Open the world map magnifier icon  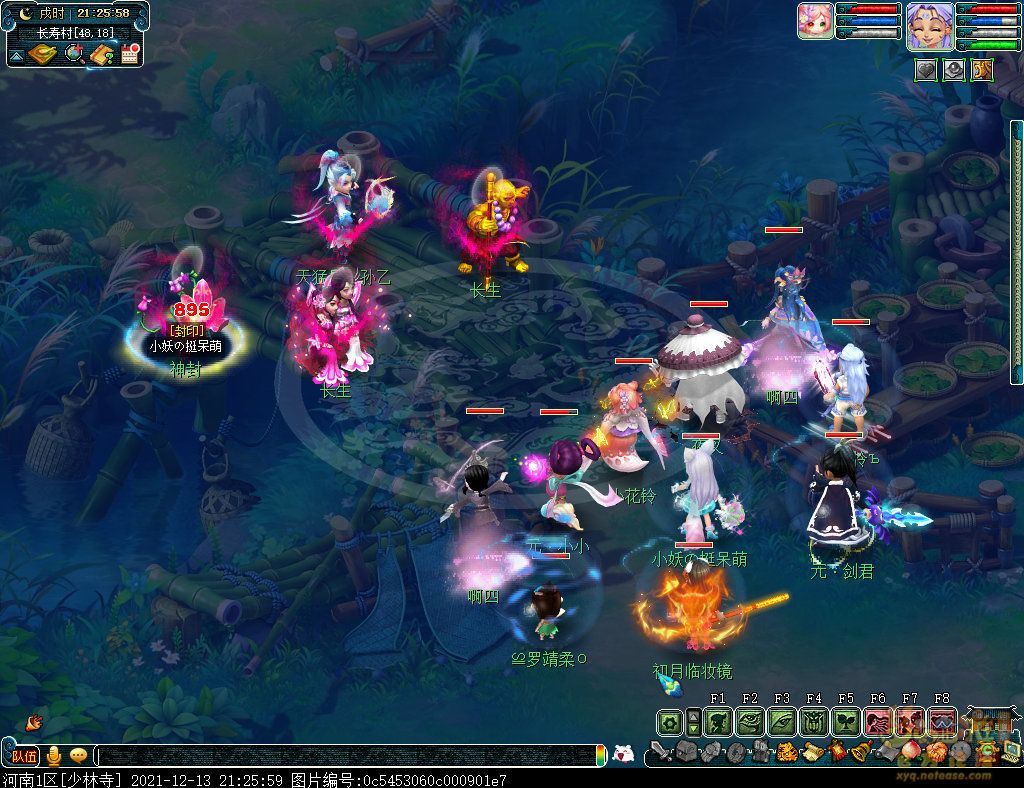[x=74, y=54]
